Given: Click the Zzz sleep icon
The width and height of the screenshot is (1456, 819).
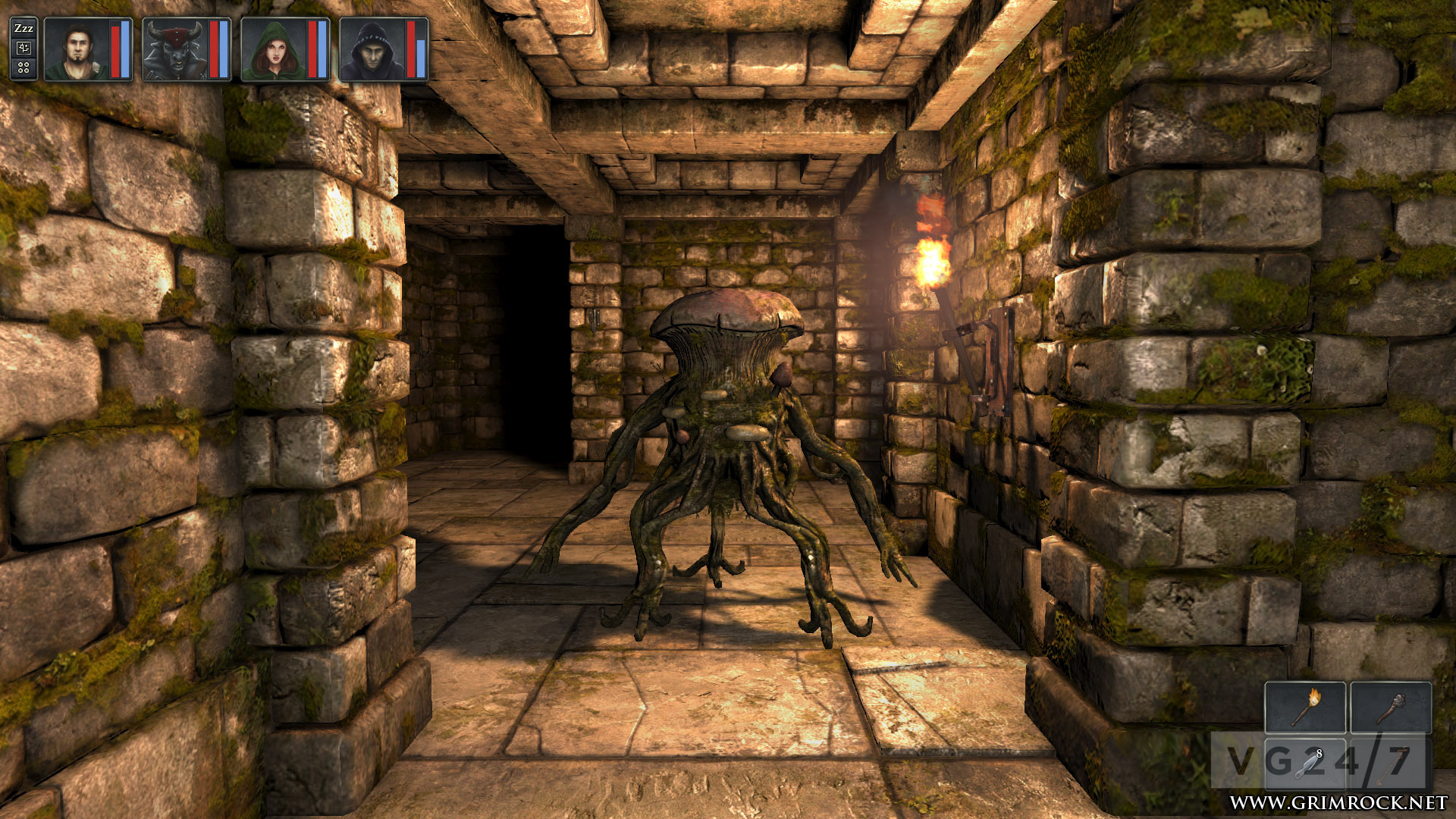Looking at the screenshot, I should (x=24, y=28).
